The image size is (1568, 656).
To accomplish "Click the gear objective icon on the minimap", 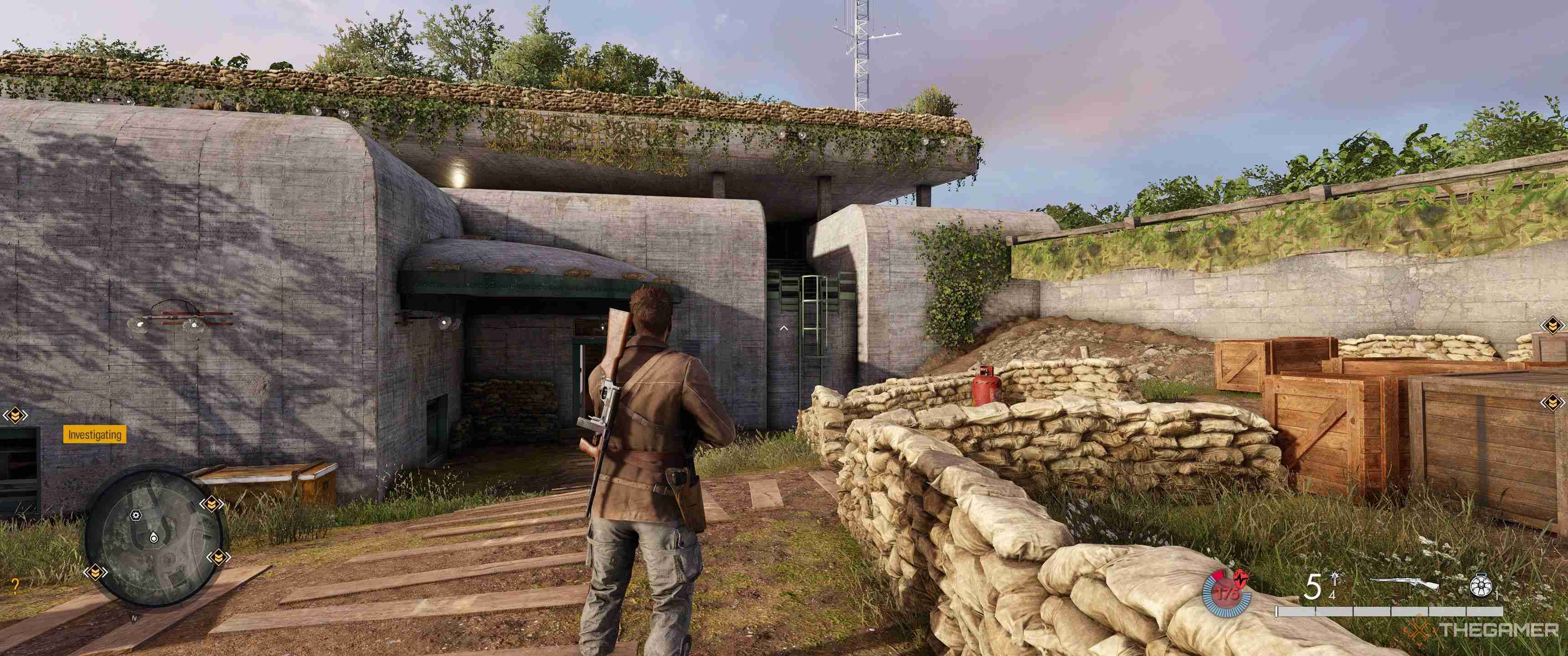I will pos(135,515).
